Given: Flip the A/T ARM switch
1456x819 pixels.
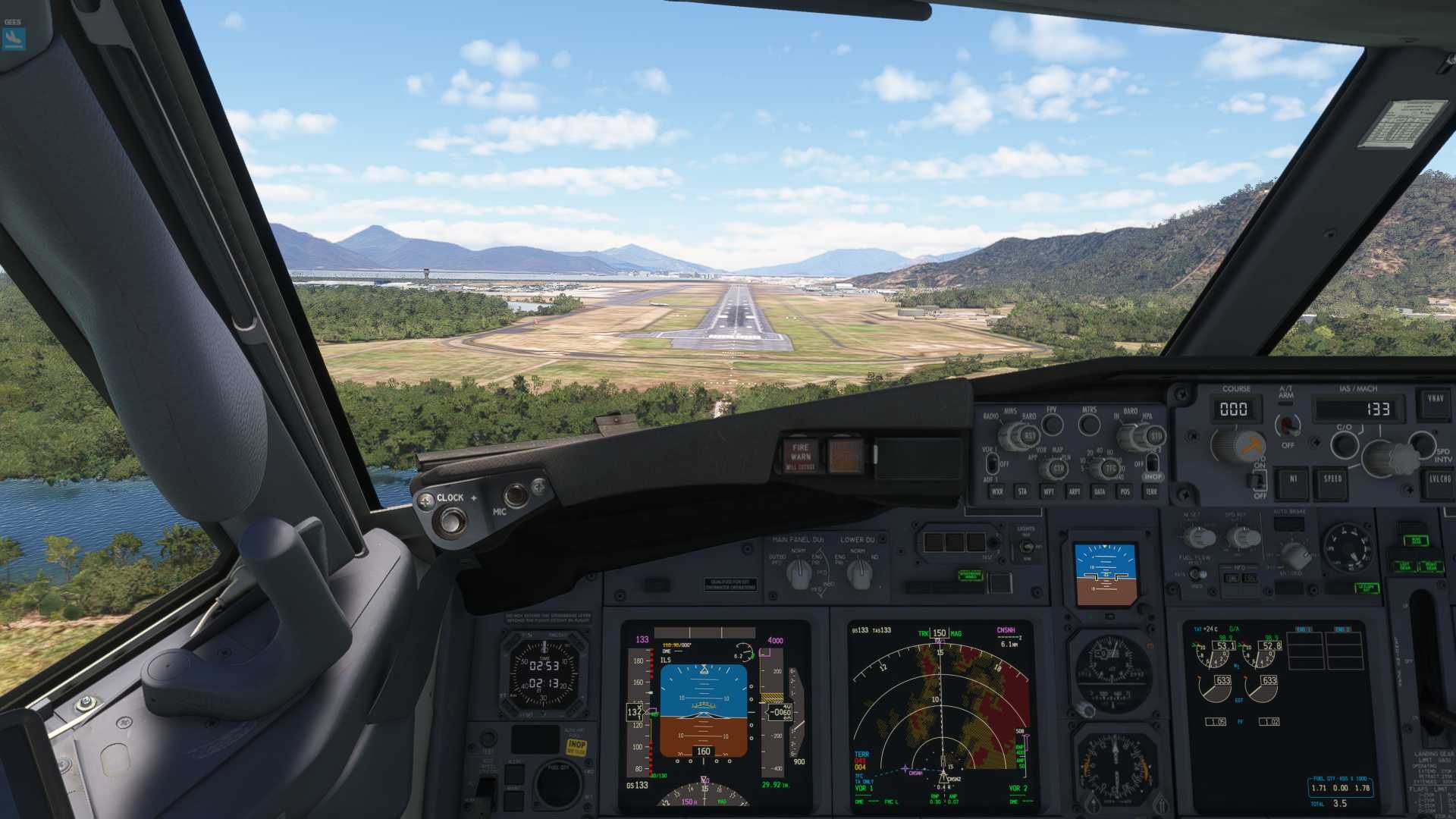Looking at the screenshot, I should 1286,425.
